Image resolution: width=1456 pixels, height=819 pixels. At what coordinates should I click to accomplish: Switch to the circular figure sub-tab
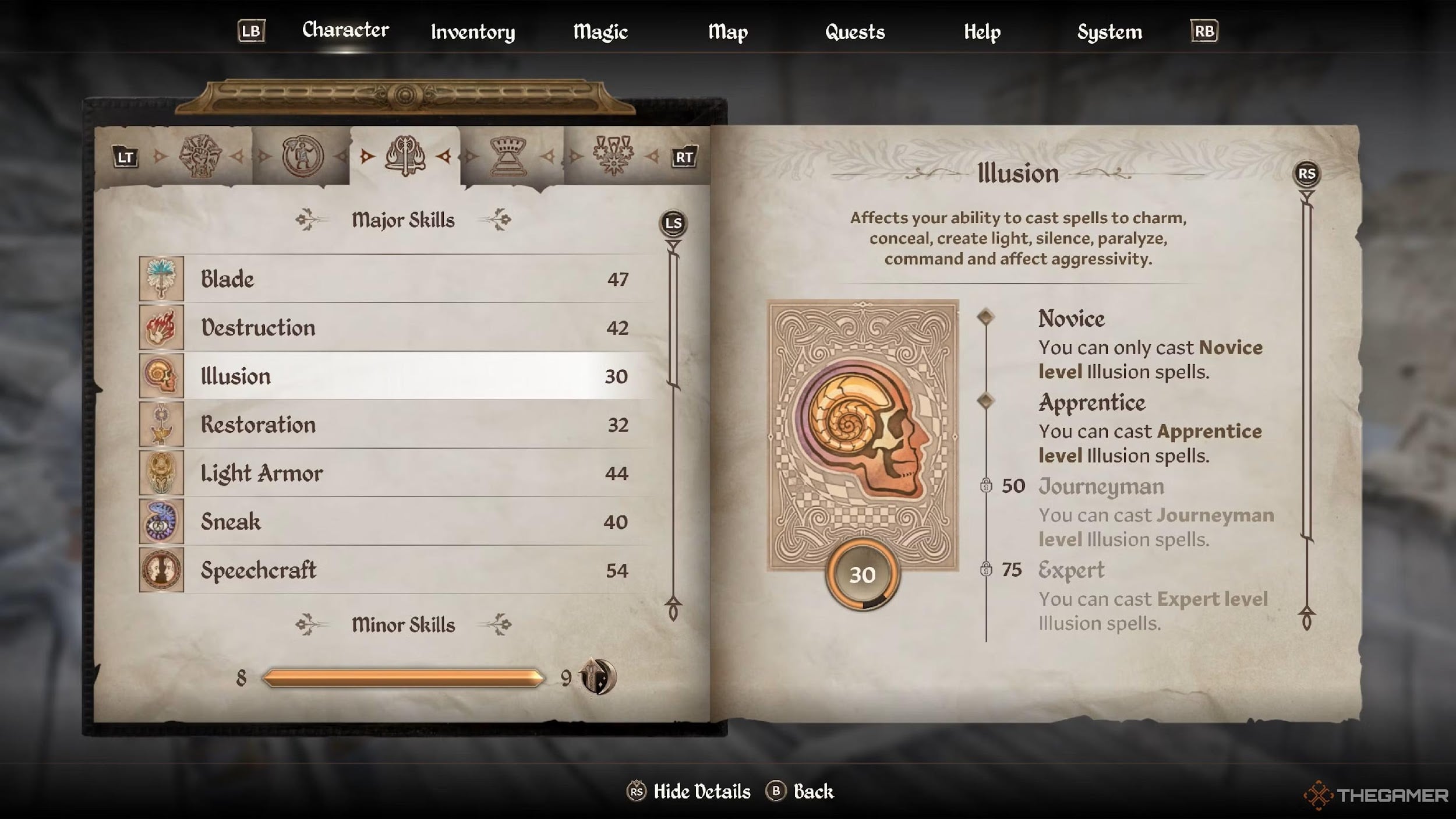tap(302, 156)
